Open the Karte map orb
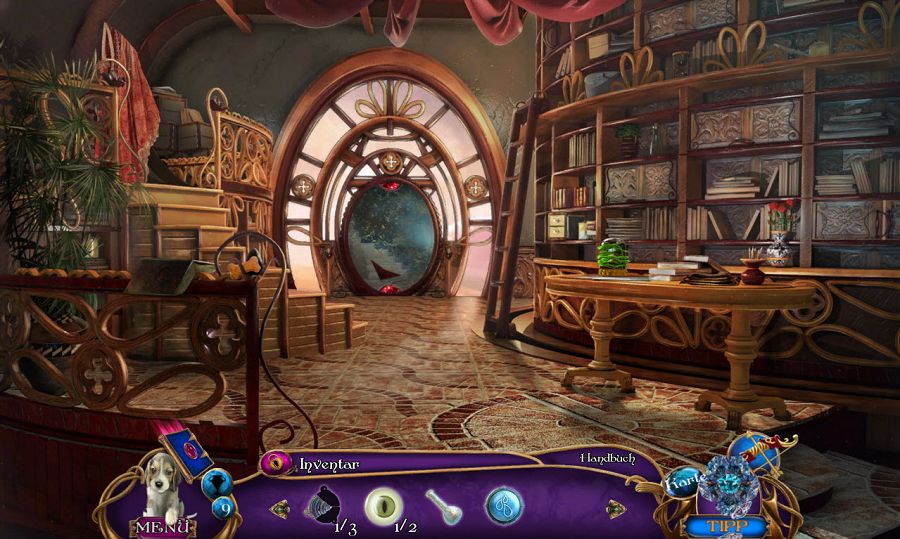 tap(683, 484)
